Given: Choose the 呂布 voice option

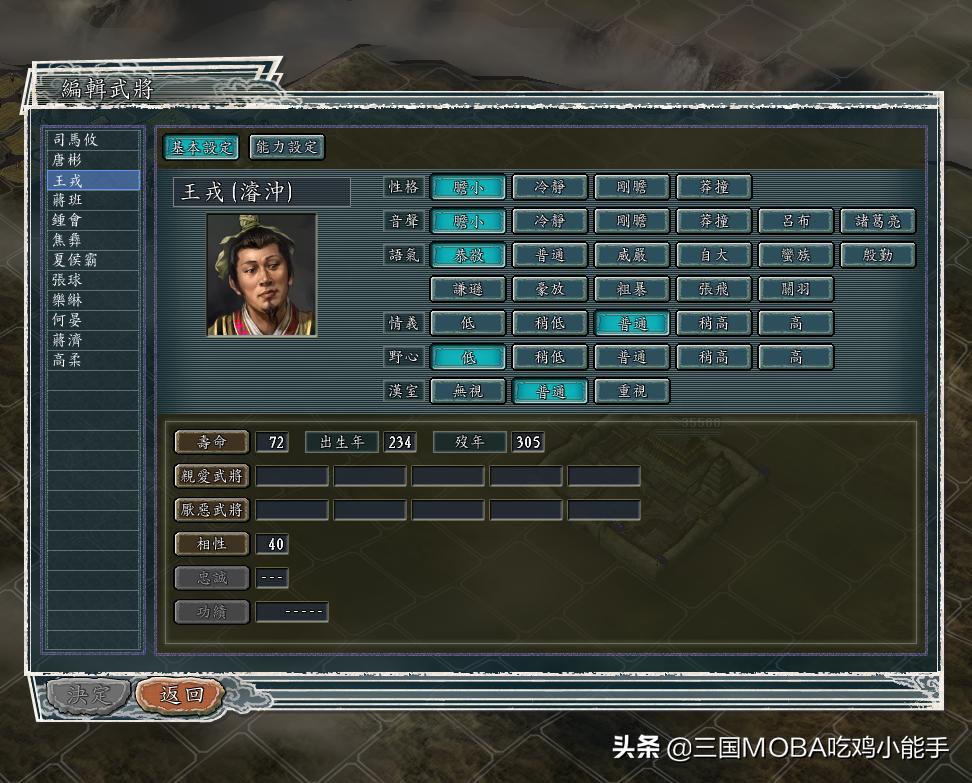Looking at the screenshot, I should (796, 221).
